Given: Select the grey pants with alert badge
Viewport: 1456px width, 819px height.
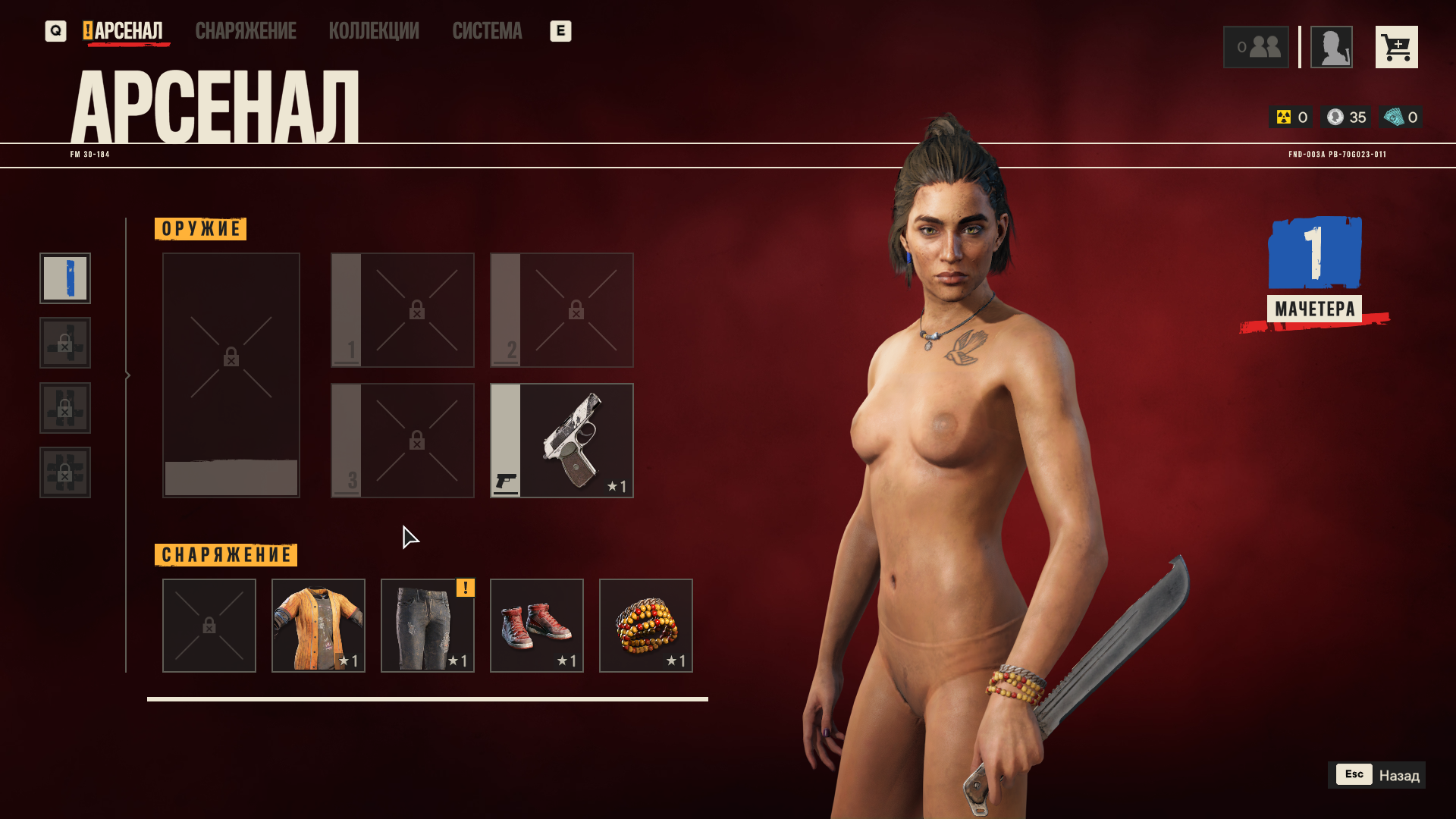Looking at the screenshot, I should tap(428, 626).
